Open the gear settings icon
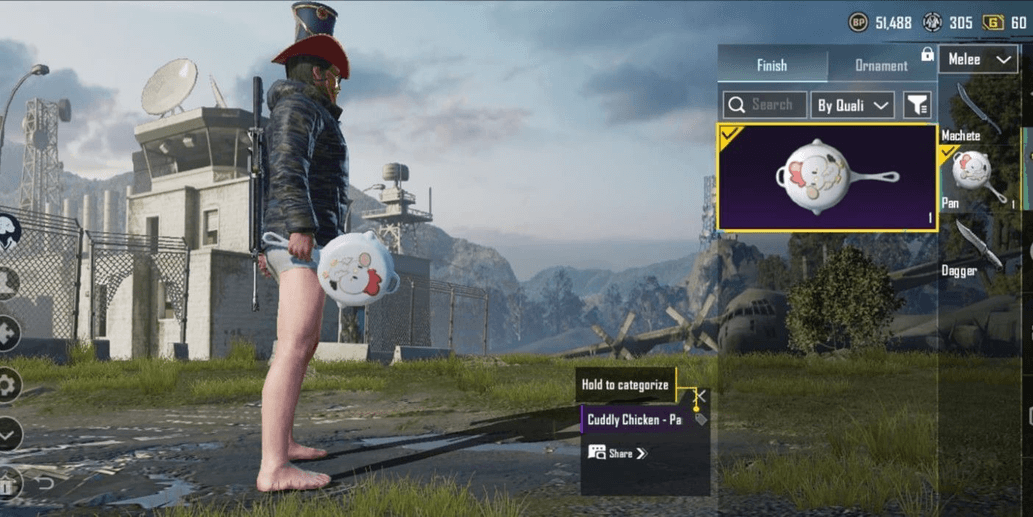The height and width of the screenshot is (517, 1033). click(x=9, y=385)
